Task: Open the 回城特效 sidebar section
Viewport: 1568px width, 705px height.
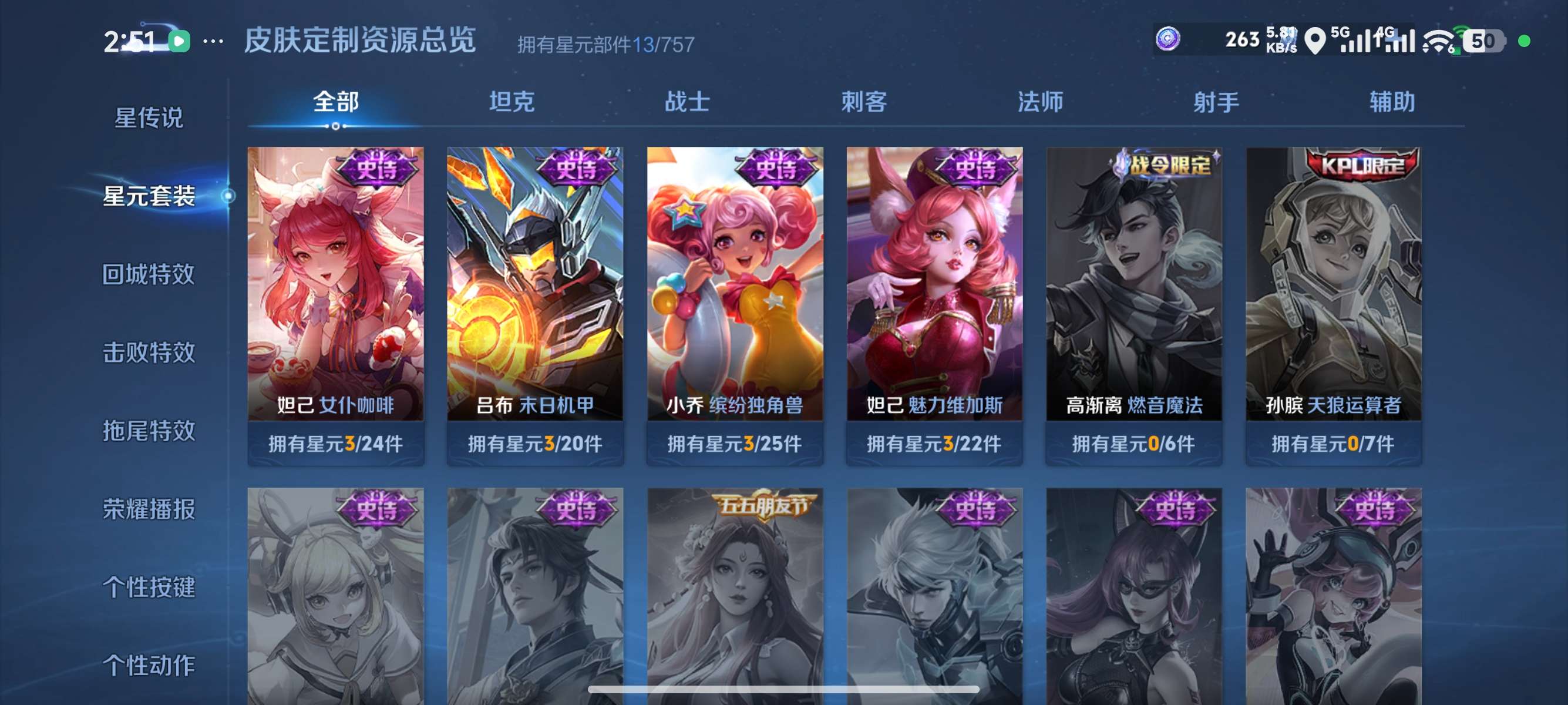Action: 150,274
